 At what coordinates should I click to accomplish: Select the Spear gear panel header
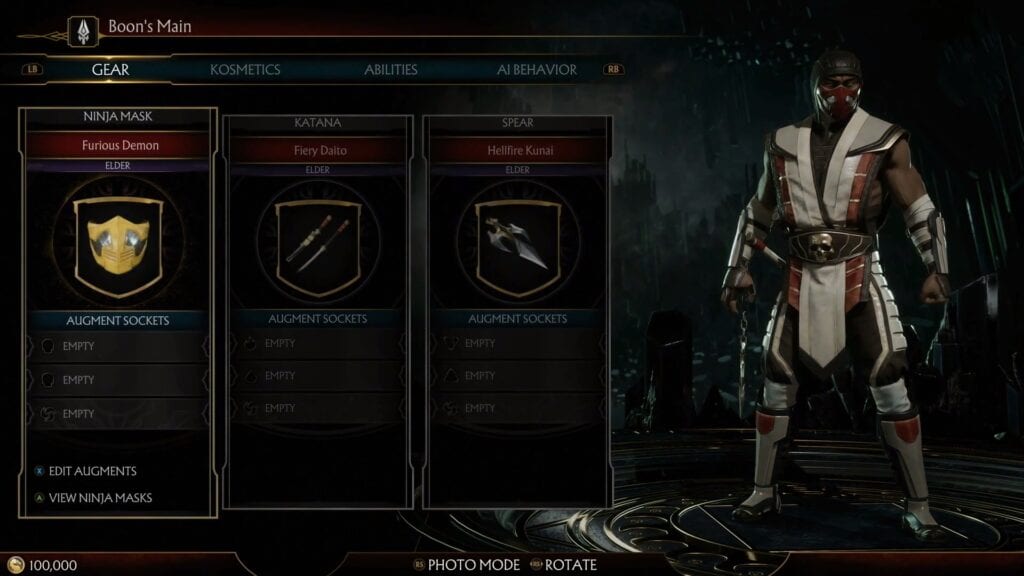pyautogui.click(x=518, y=123)
